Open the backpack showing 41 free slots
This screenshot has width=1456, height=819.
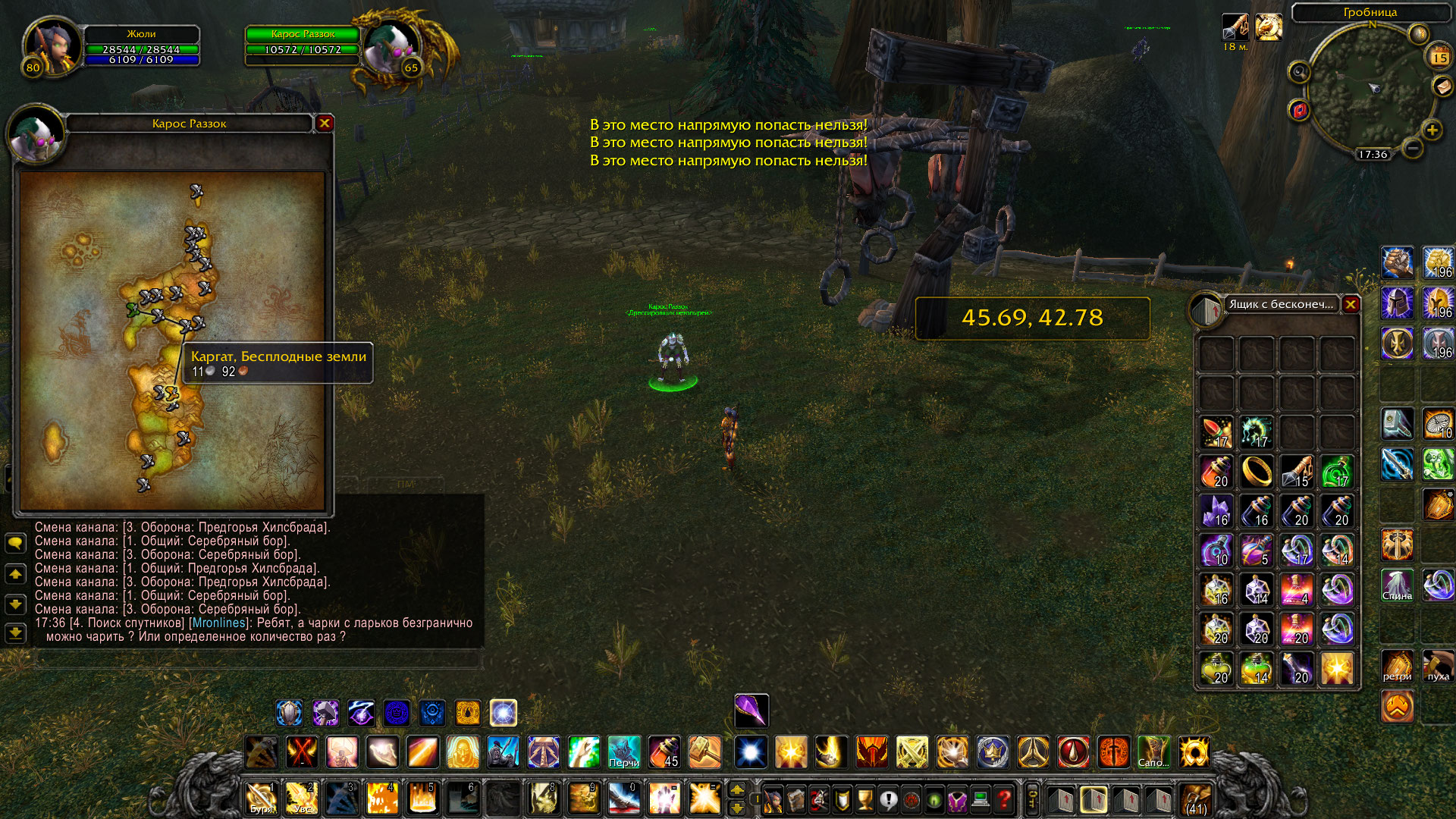(x=1196, y=799)
